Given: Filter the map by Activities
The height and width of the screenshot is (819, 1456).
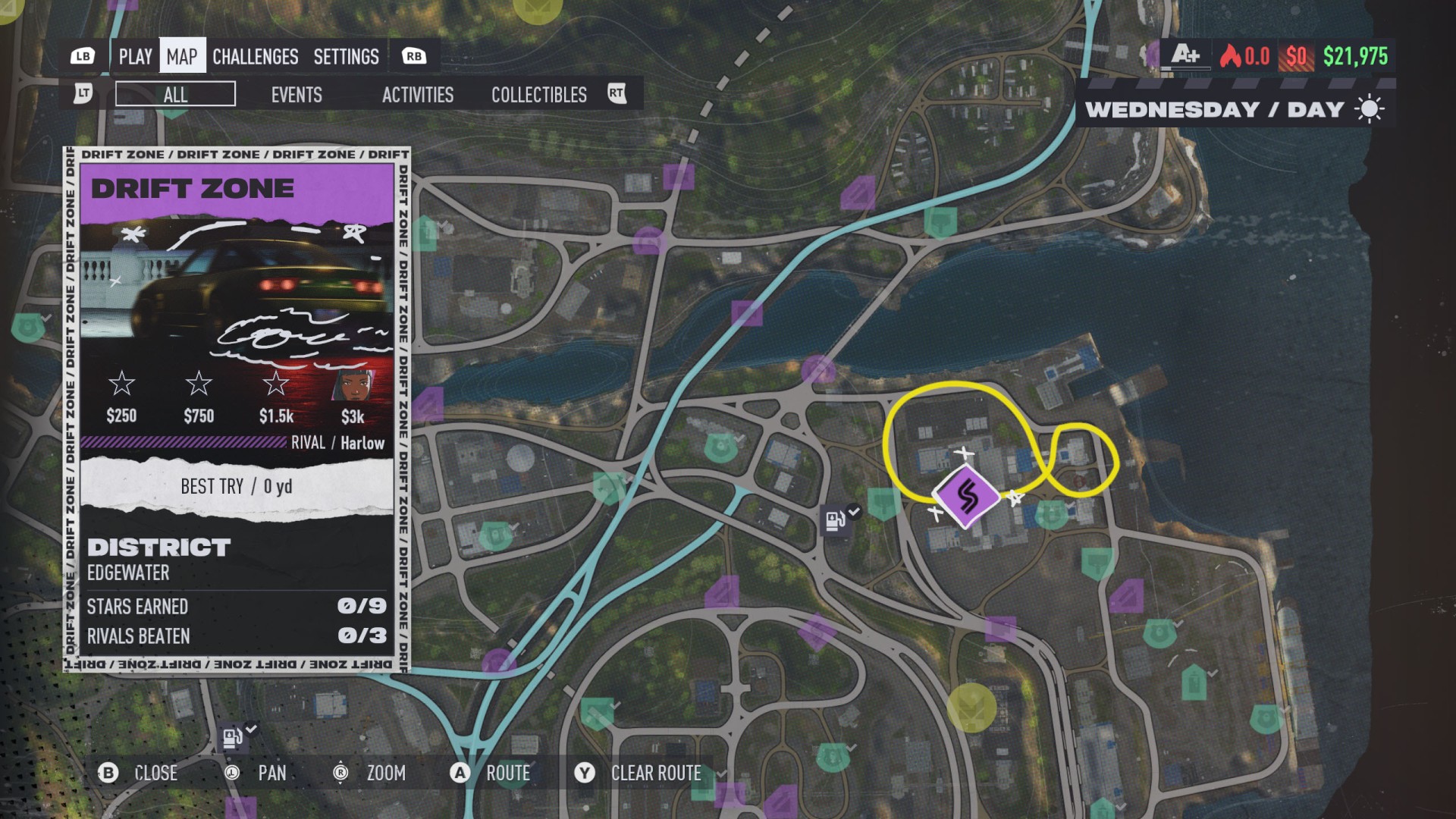Looking at the screenshot, I should (x=417, y=95).
